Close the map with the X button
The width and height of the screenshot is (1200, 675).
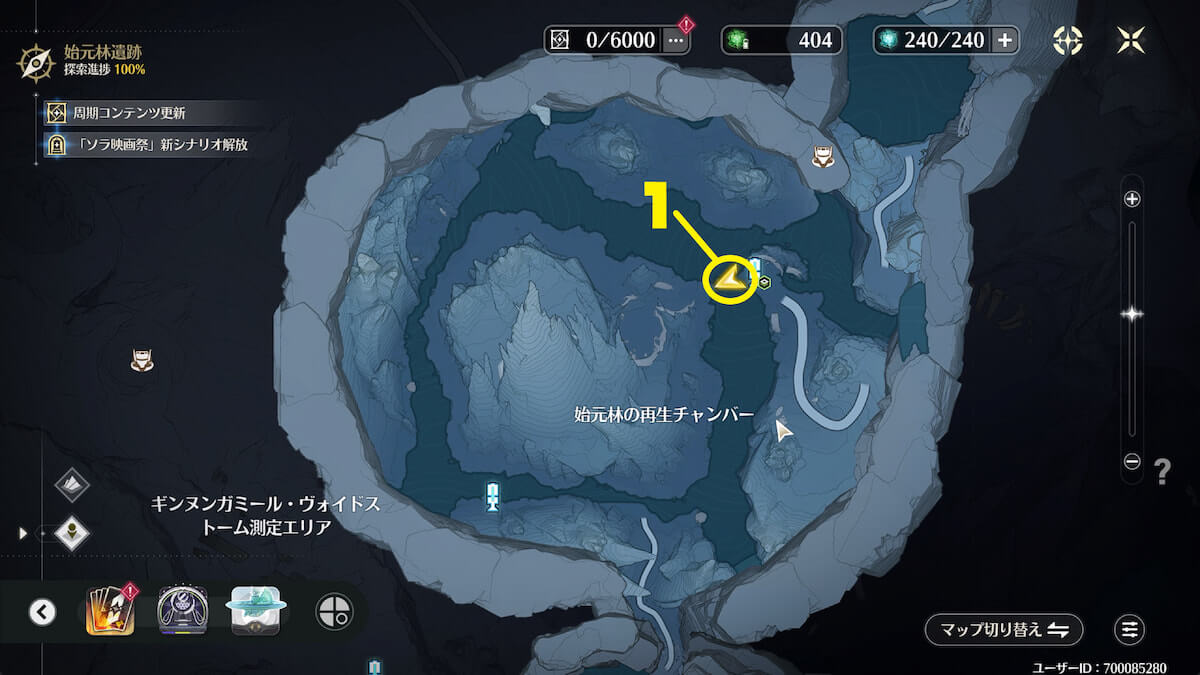pos(1130,40)
